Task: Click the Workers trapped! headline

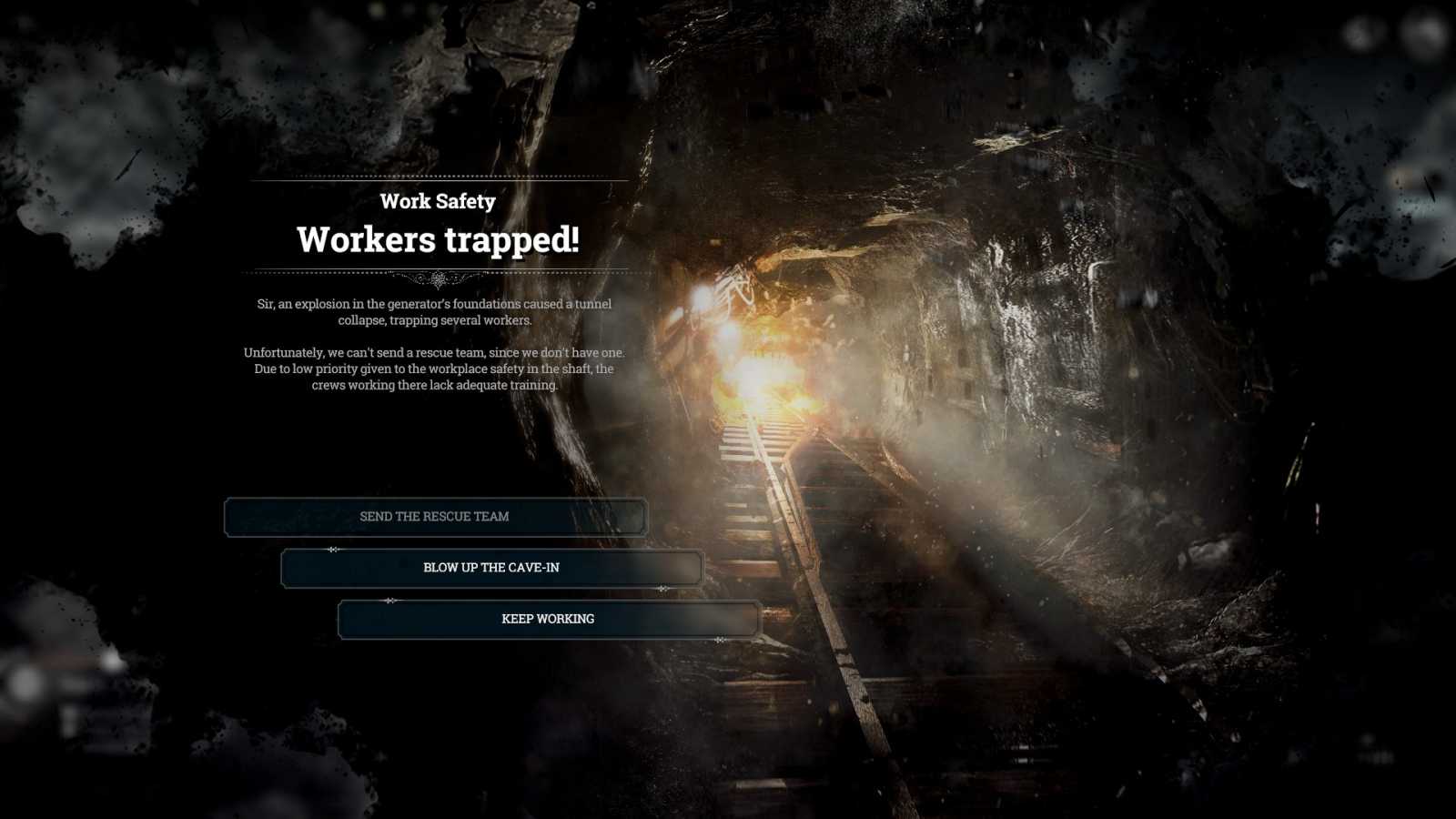Action: tap(440, 240)
